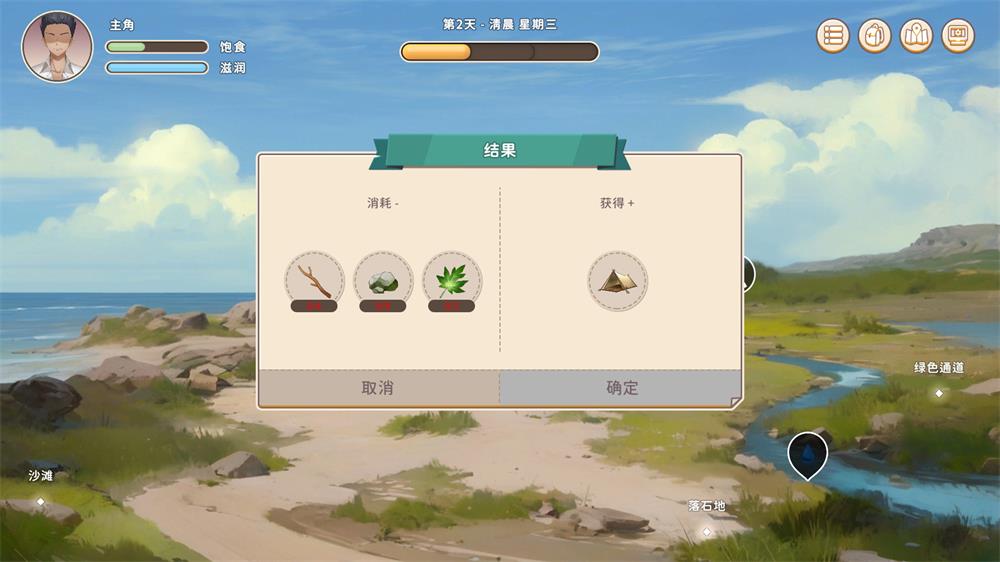
Task: Click the tent reward icon
Action: 617,280
